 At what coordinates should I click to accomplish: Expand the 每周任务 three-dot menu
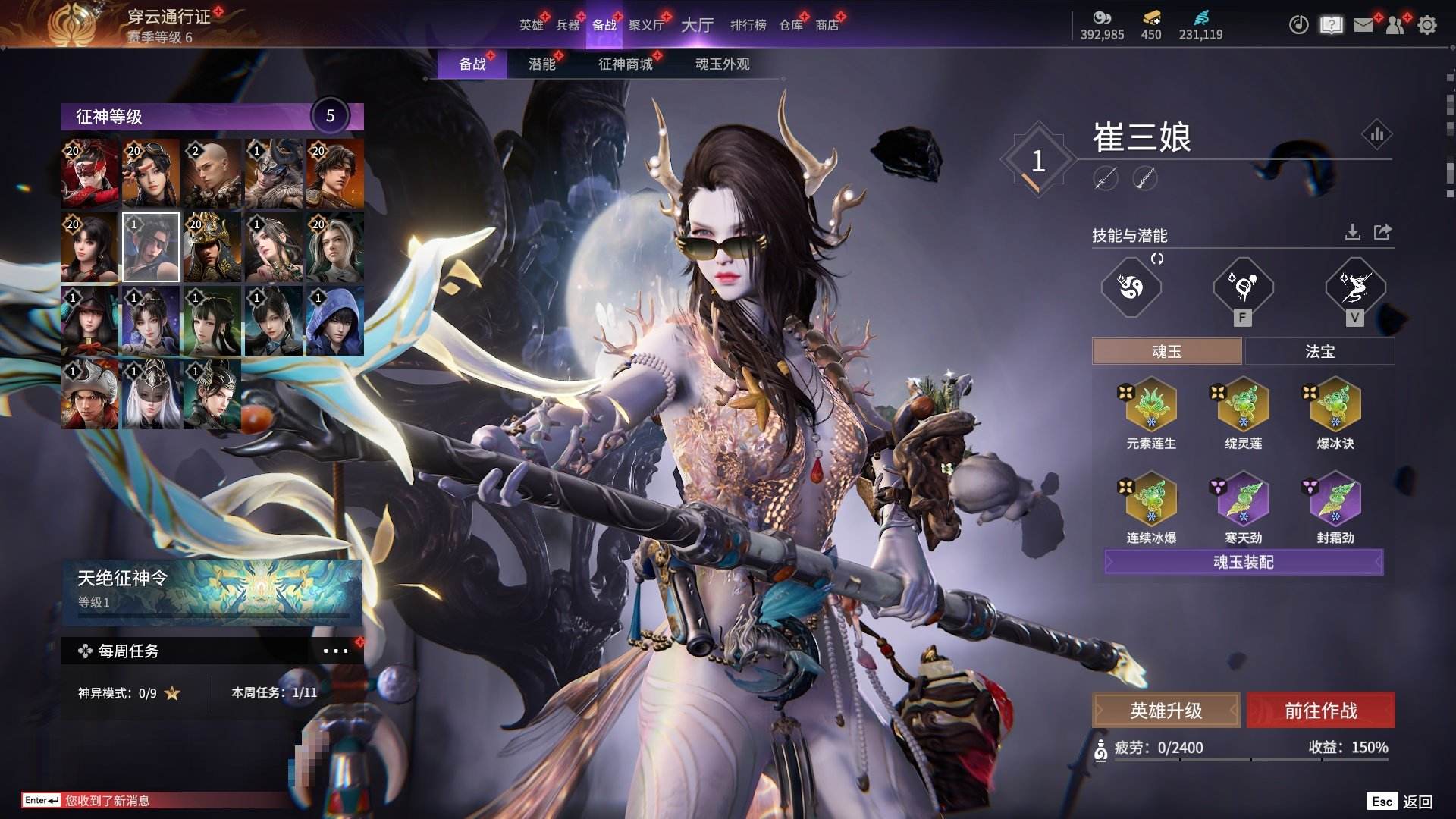pyautogui.click(x=335, y=651)
